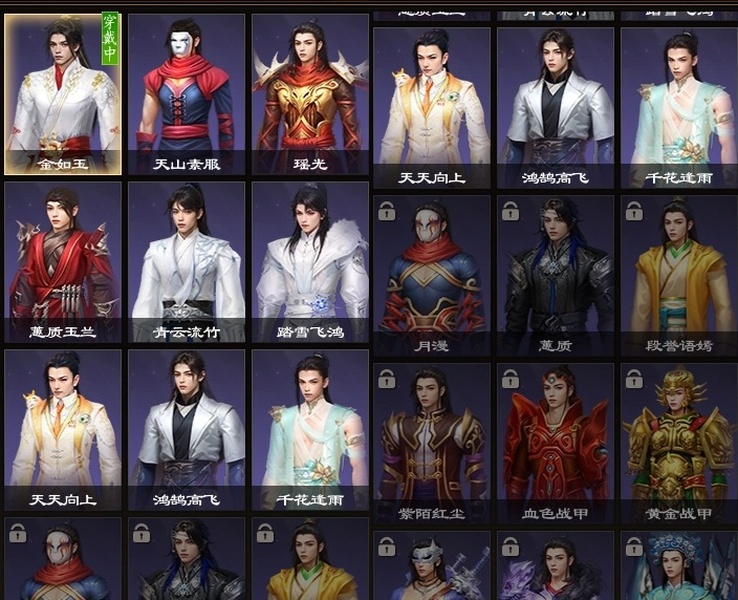Viewport: 738px width, 600px height.
Task: Select the locked 蕙质 dark armor costume
Action: [x=555, y=275]
